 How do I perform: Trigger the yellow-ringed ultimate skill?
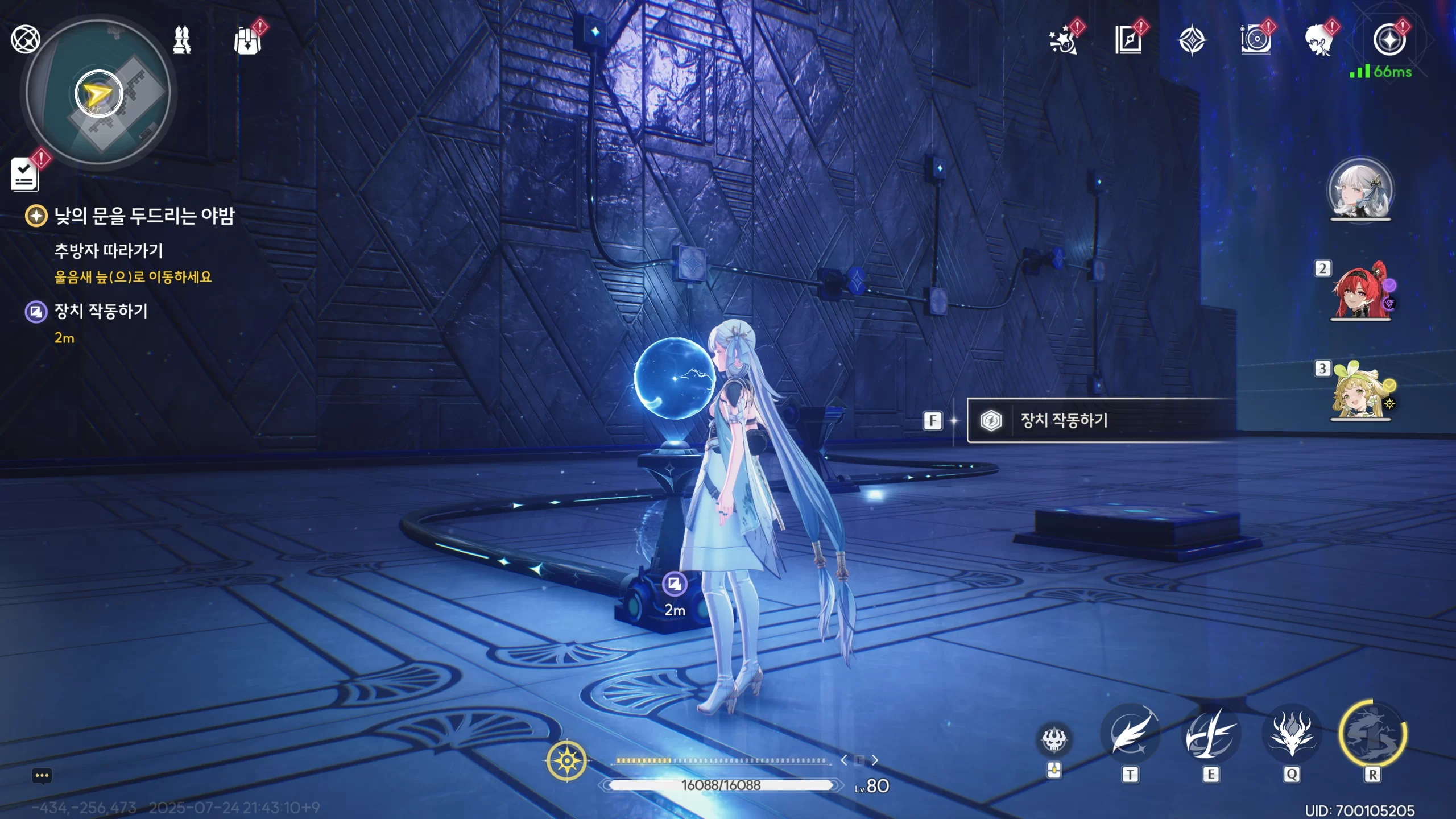click(1373, 734)
